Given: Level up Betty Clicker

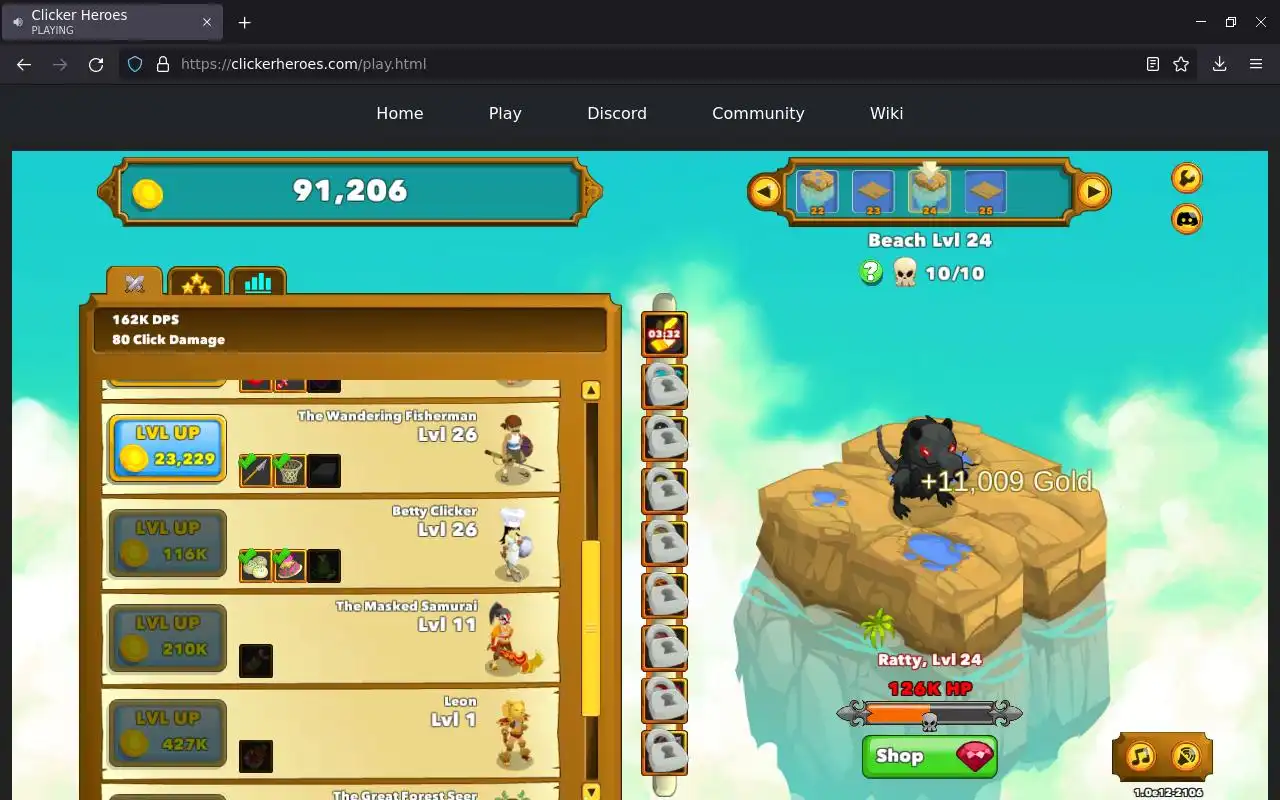Looking at the screenshot, I should pos(167,543).
